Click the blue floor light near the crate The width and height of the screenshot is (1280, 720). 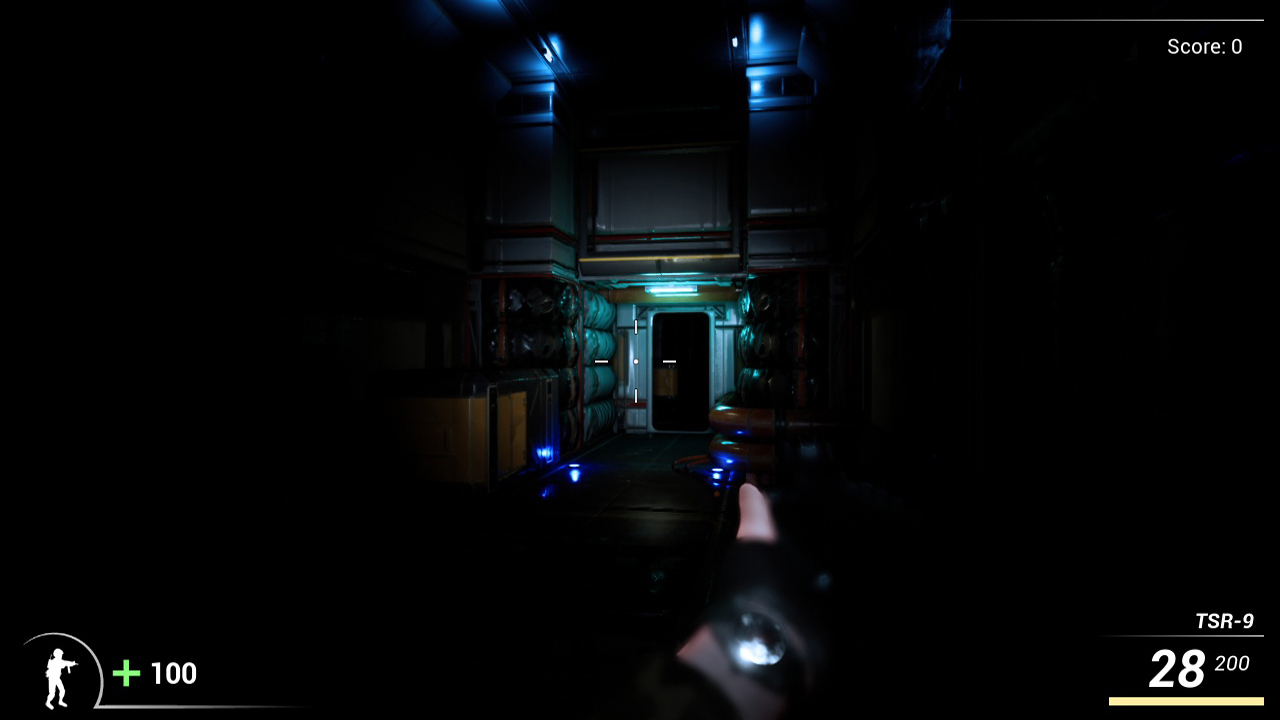pyautogui.click(x=547, y=452)
